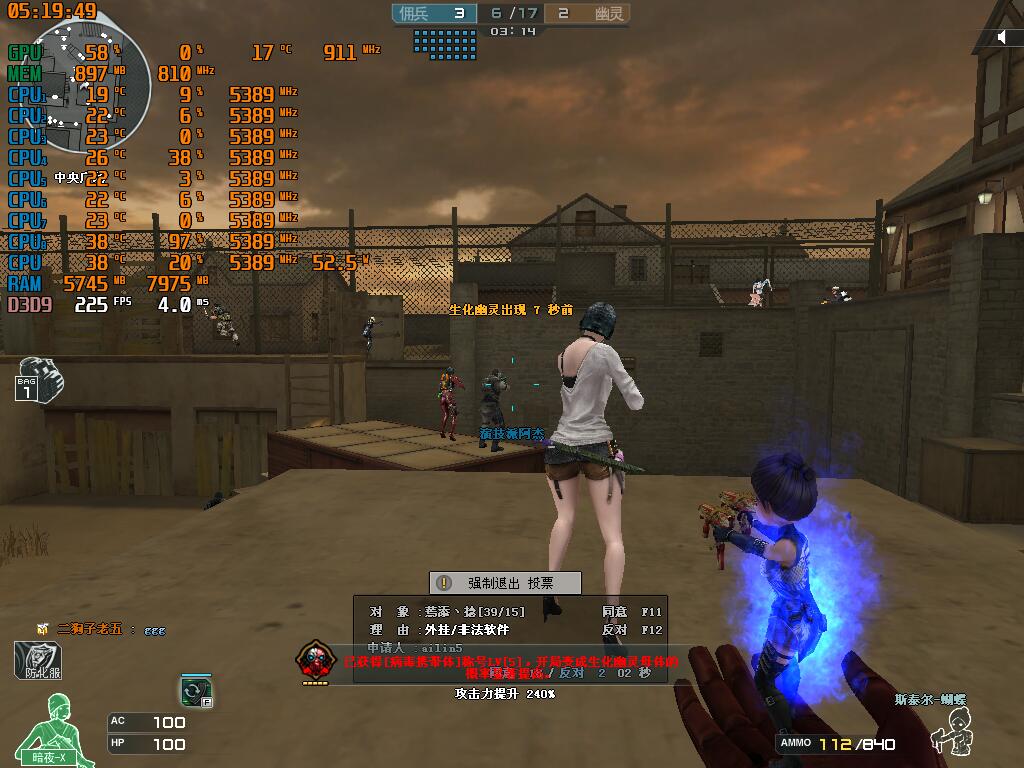Toggle the speaker sound icon
This screenshot has height=768, width=1024.
(1003, 37)
